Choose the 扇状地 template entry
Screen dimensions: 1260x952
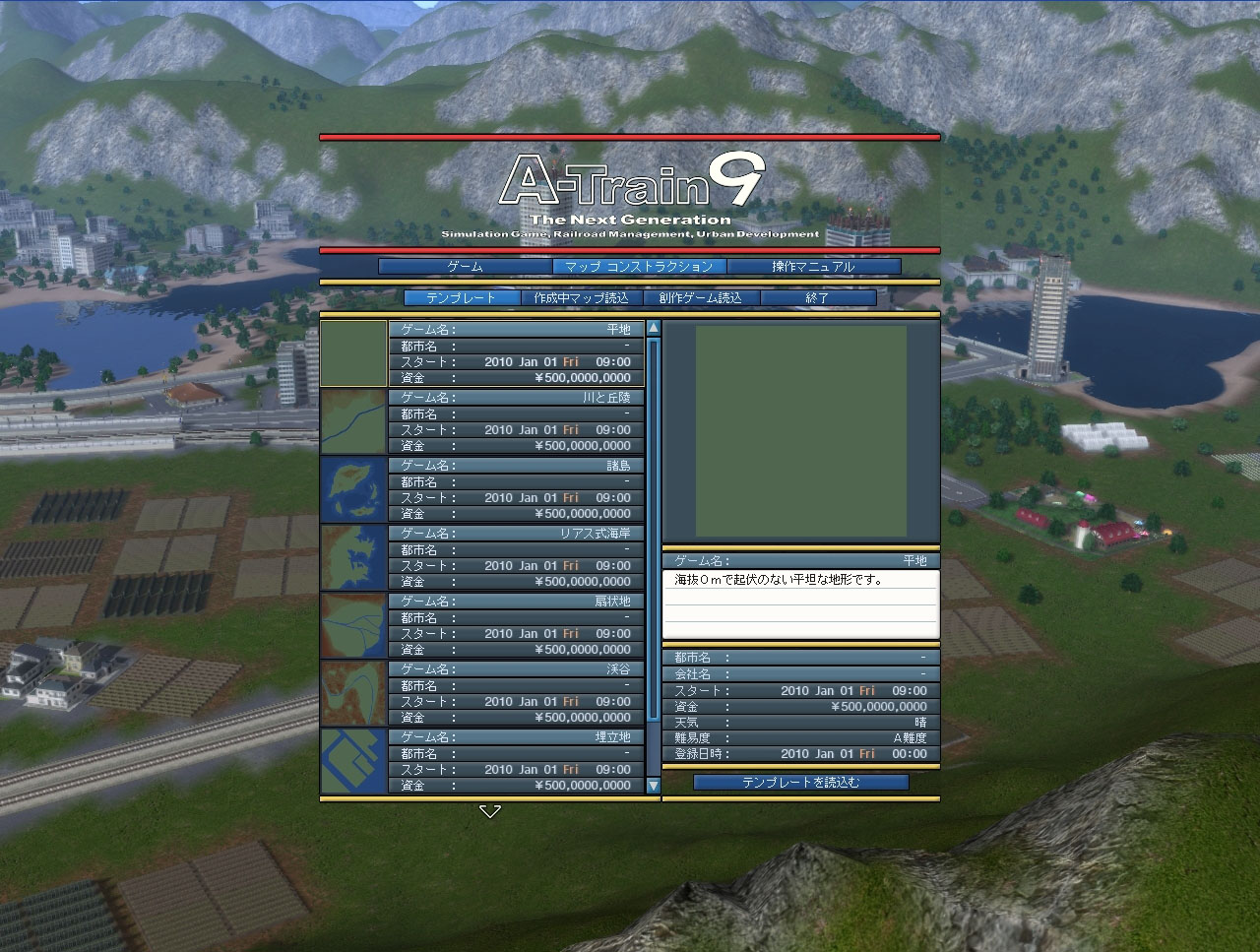pyautogui.click(x=516, y=625)
